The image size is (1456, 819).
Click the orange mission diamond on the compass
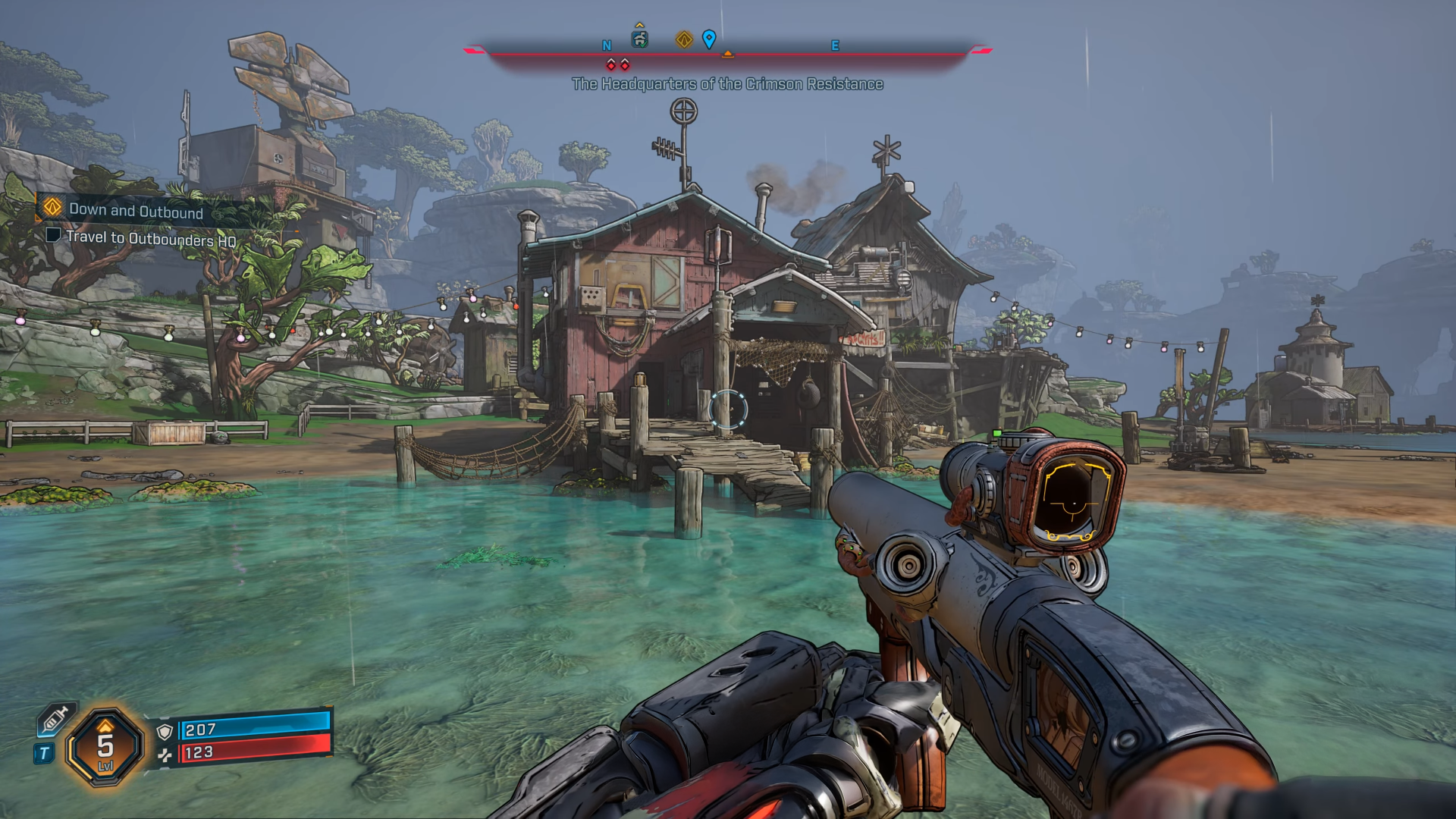click(684, 41)
